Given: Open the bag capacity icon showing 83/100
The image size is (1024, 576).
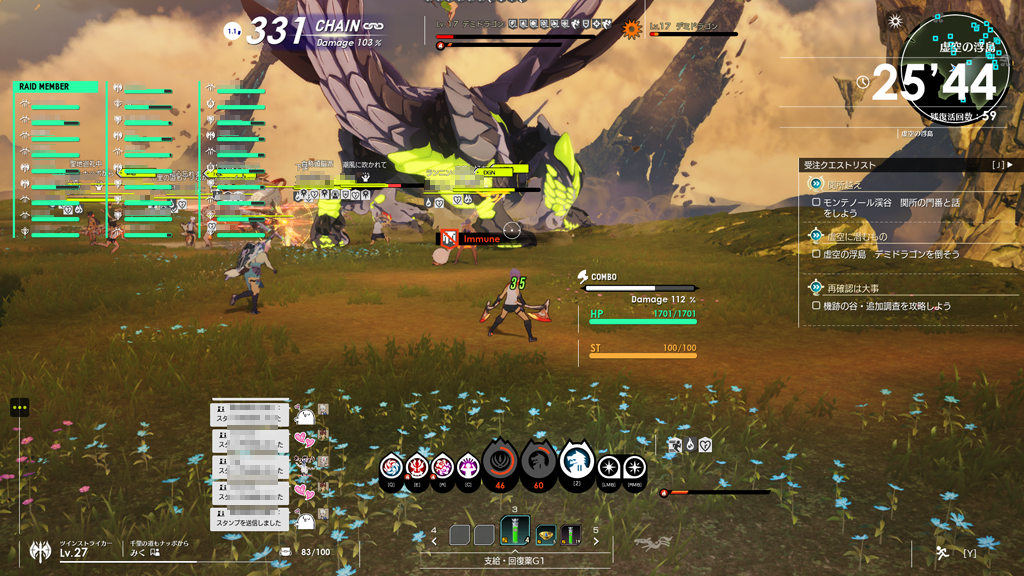Looking at the screenshot, I should [x=287, y=552].
